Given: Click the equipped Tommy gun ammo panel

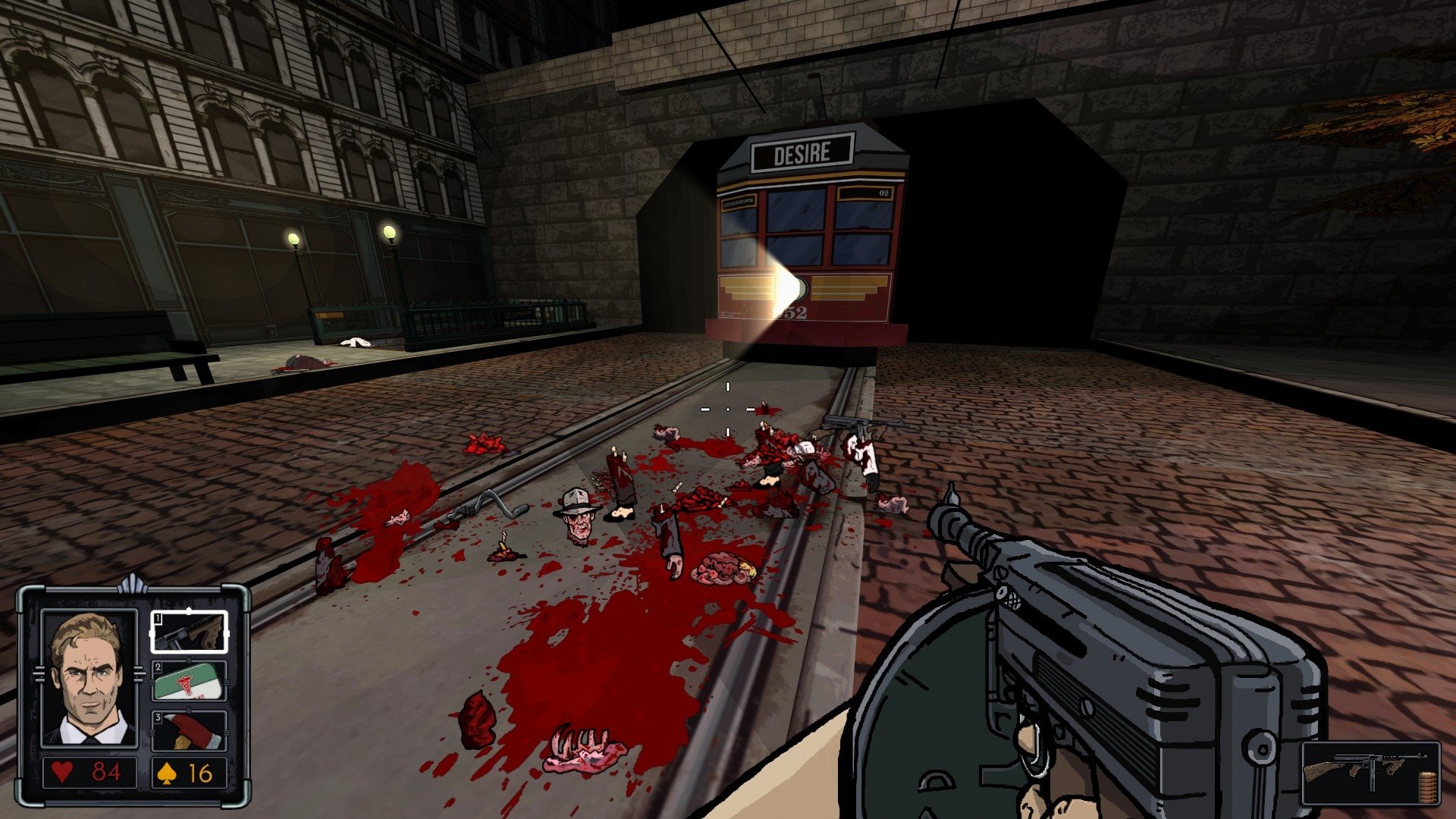Looking at the screenshot, I should (x=1370, y=773).
